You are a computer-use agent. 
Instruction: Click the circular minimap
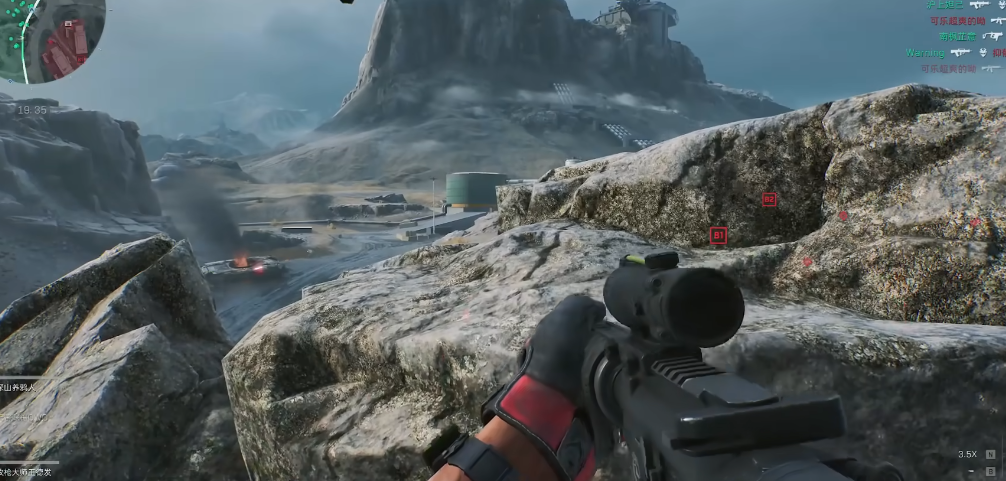click(55, 38)
